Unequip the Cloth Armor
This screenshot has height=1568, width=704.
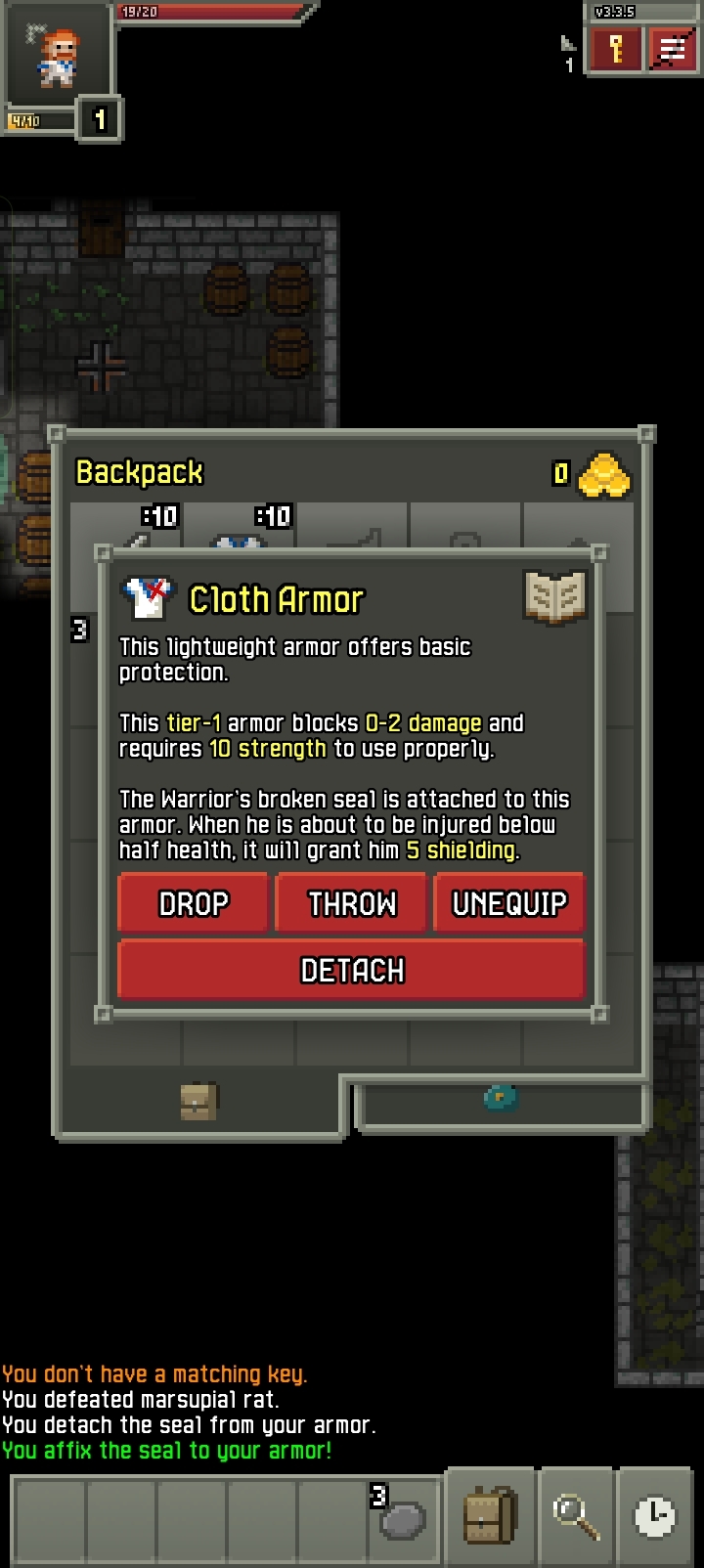pyautogui.click(x=508, y=903)
